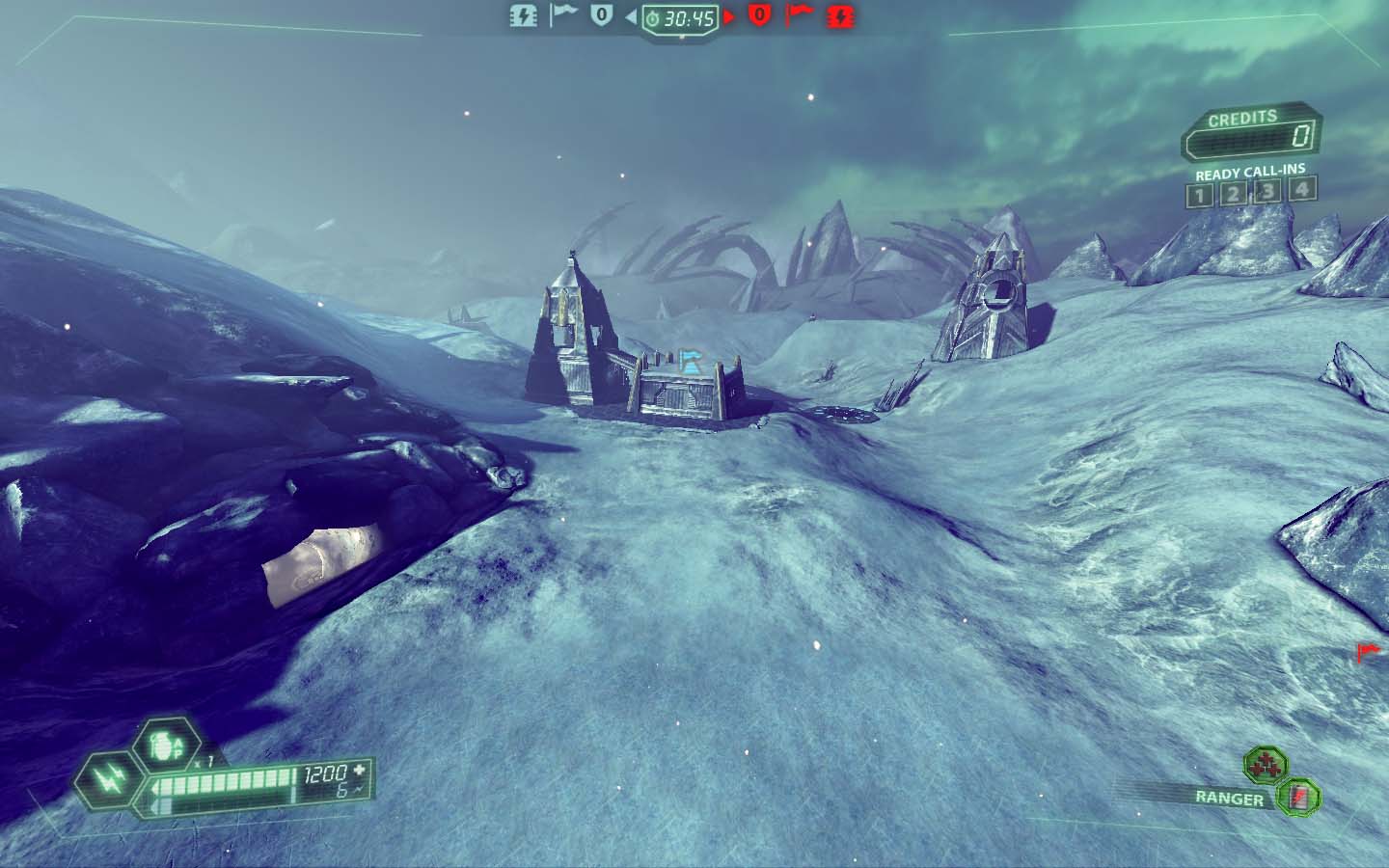
Task: Select the red battery pack icon beside Ranger
Action: [1297, 797]
